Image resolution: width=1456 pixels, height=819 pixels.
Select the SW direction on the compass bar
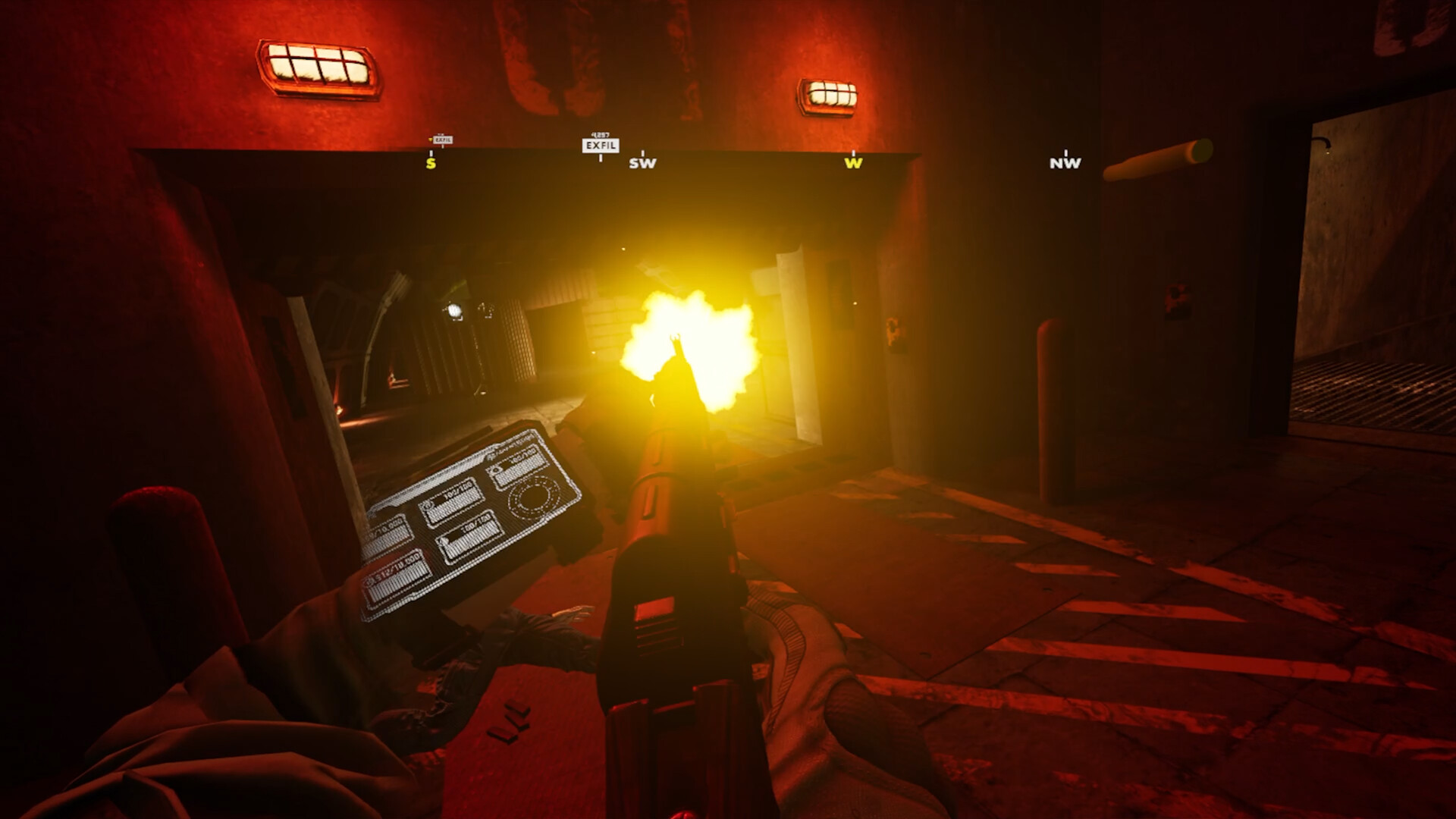pyautogui.click(x=641, y=162)
